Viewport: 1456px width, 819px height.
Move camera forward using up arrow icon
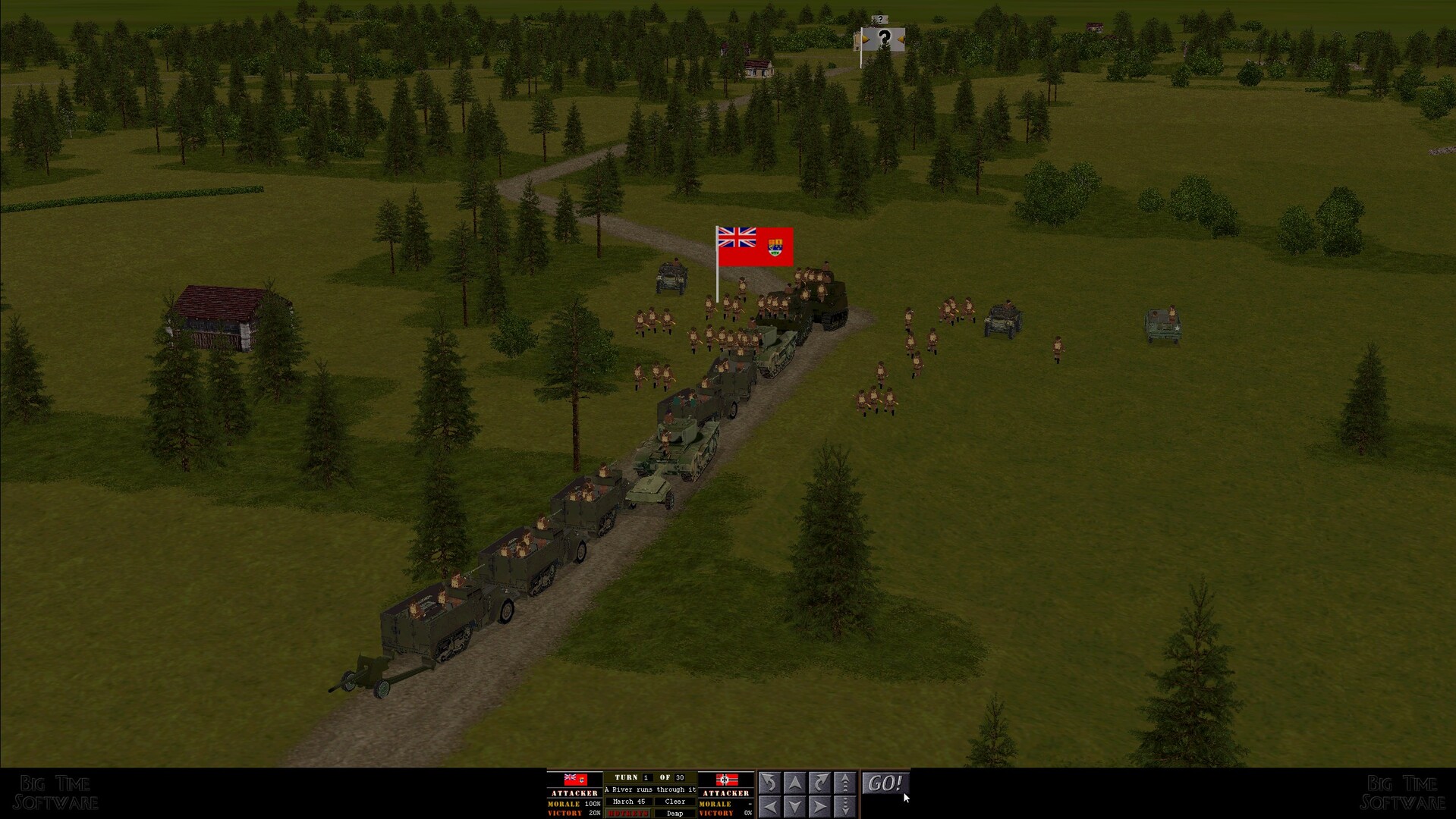[794, 782]
